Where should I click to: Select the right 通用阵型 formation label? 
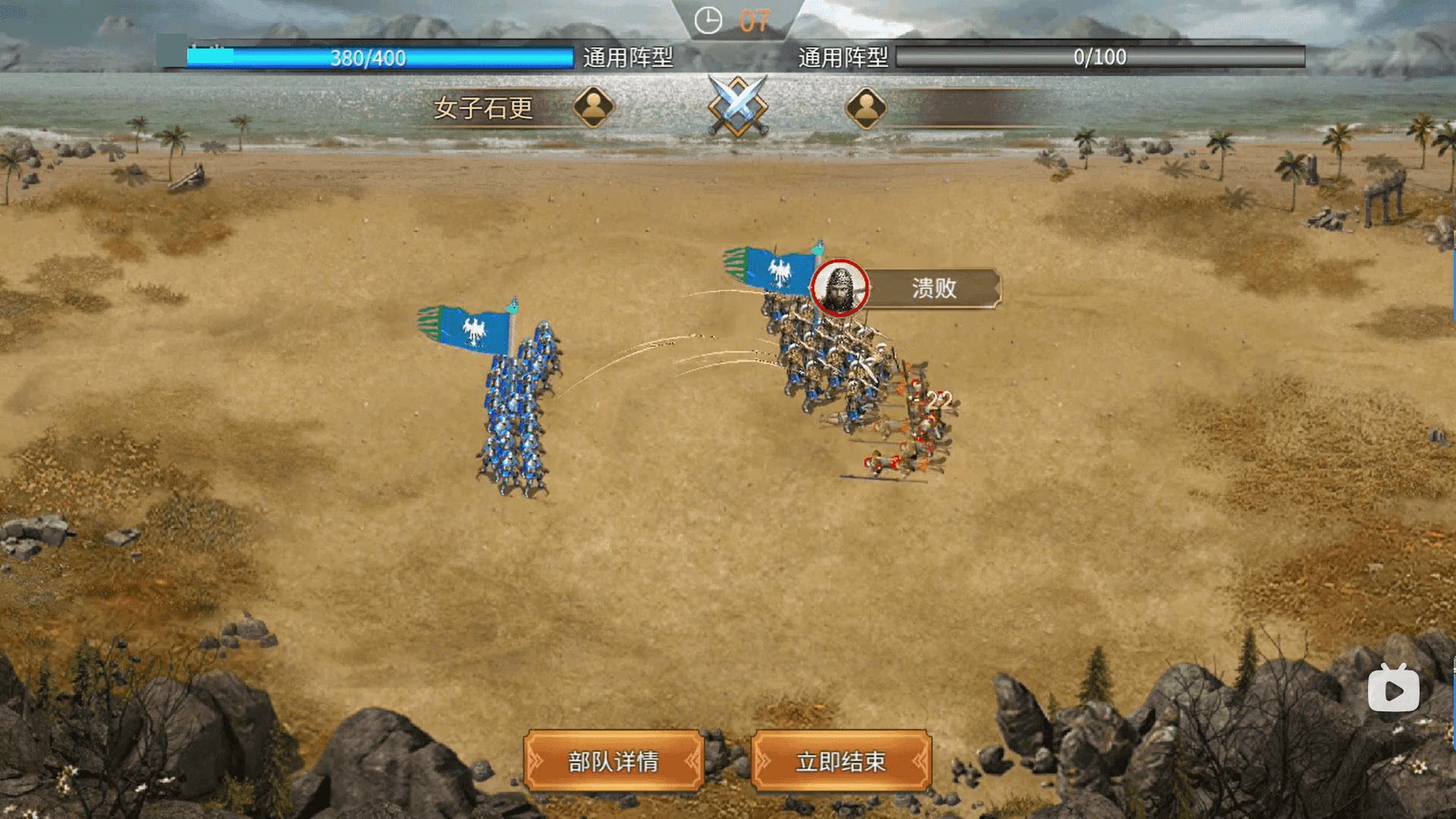pyautogui.click(x=843, y=58)
